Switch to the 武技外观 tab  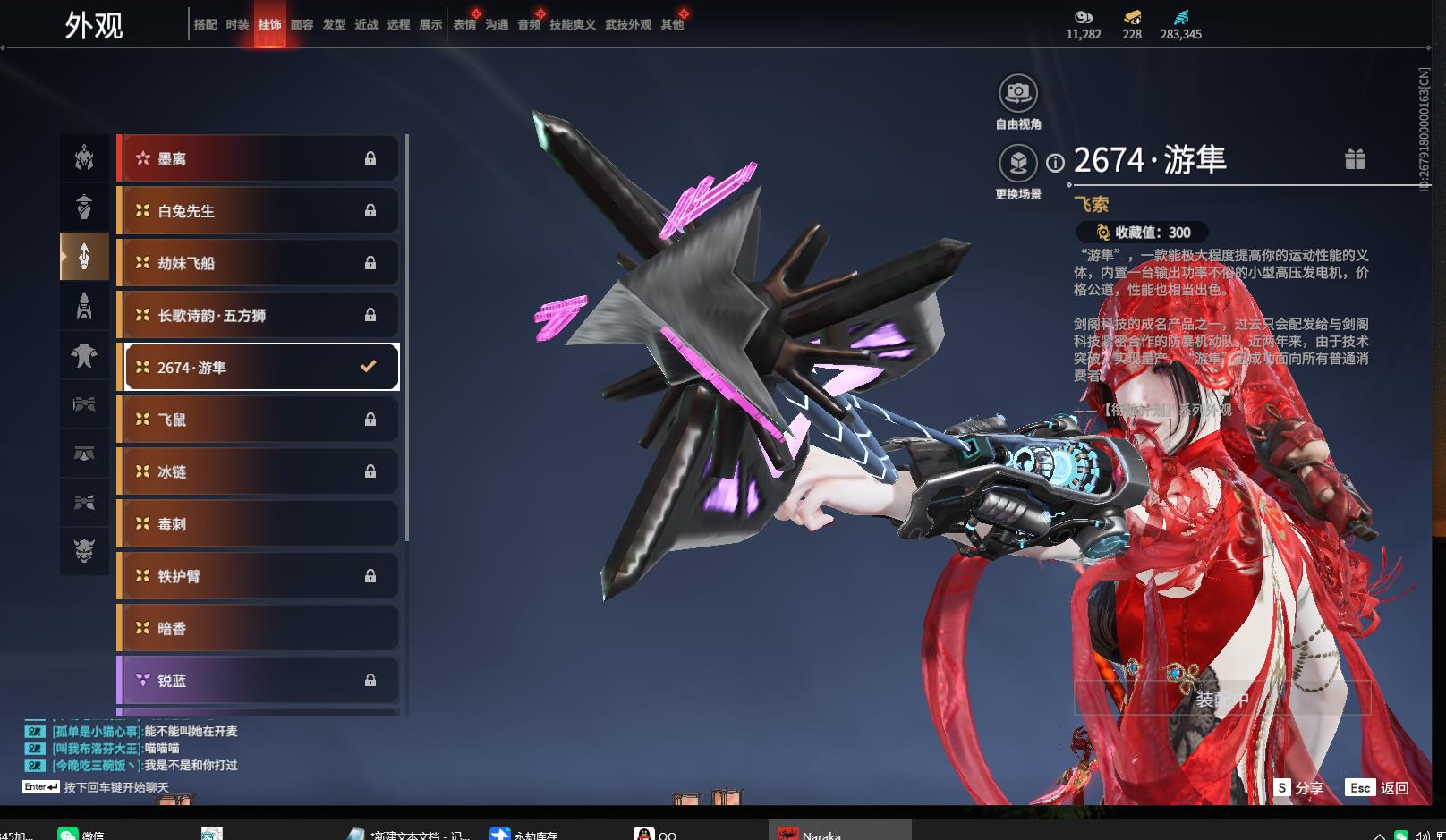628,25
